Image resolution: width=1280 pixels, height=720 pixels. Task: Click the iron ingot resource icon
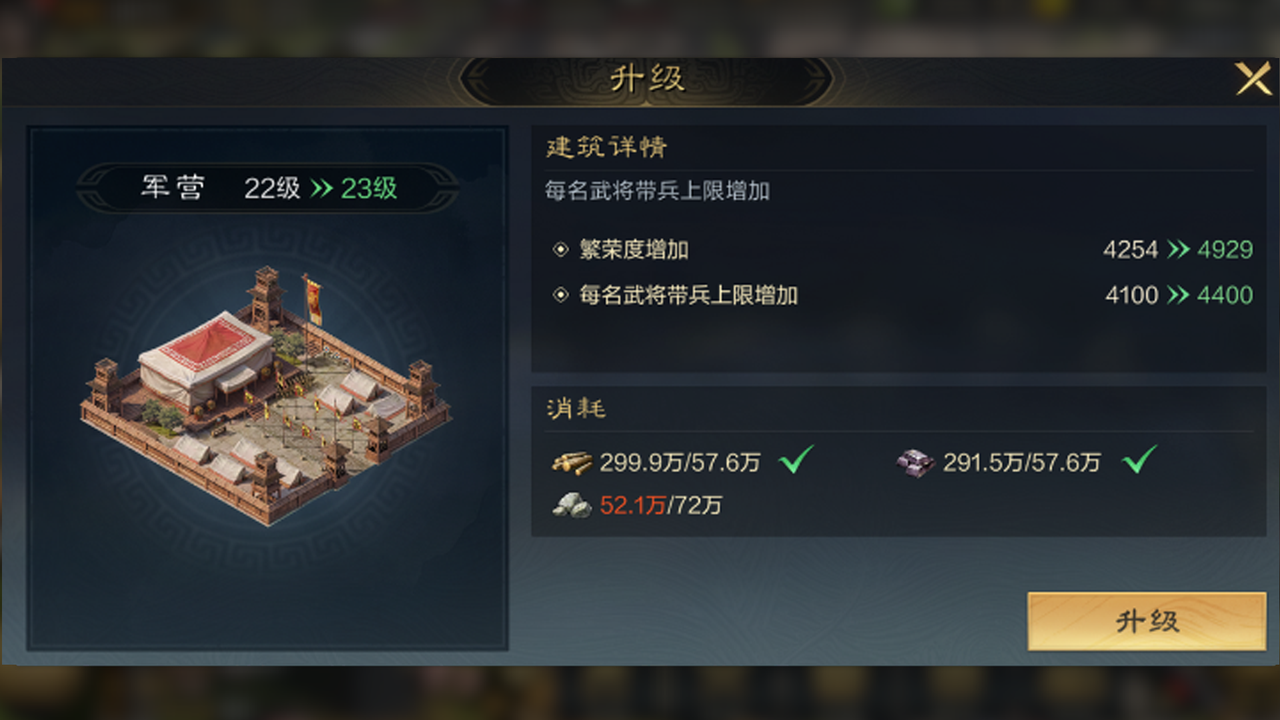pos(915,462)
